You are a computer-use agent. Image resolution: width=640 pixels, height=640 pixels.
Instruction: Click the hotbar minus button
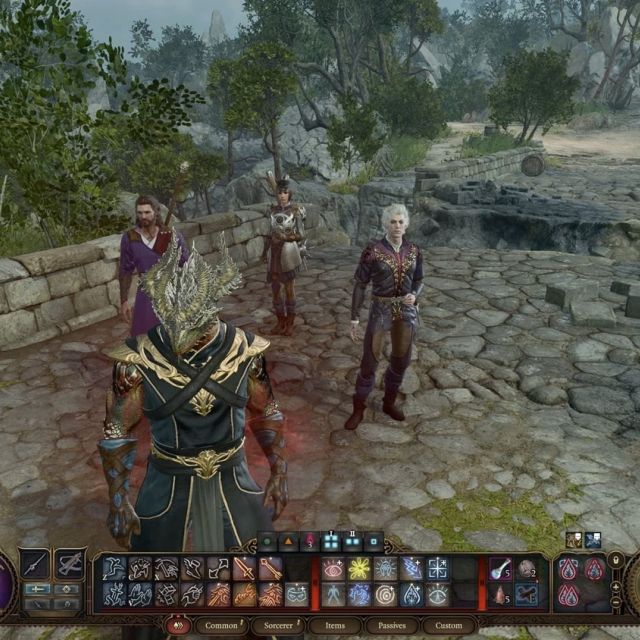[x=616, y=604]
